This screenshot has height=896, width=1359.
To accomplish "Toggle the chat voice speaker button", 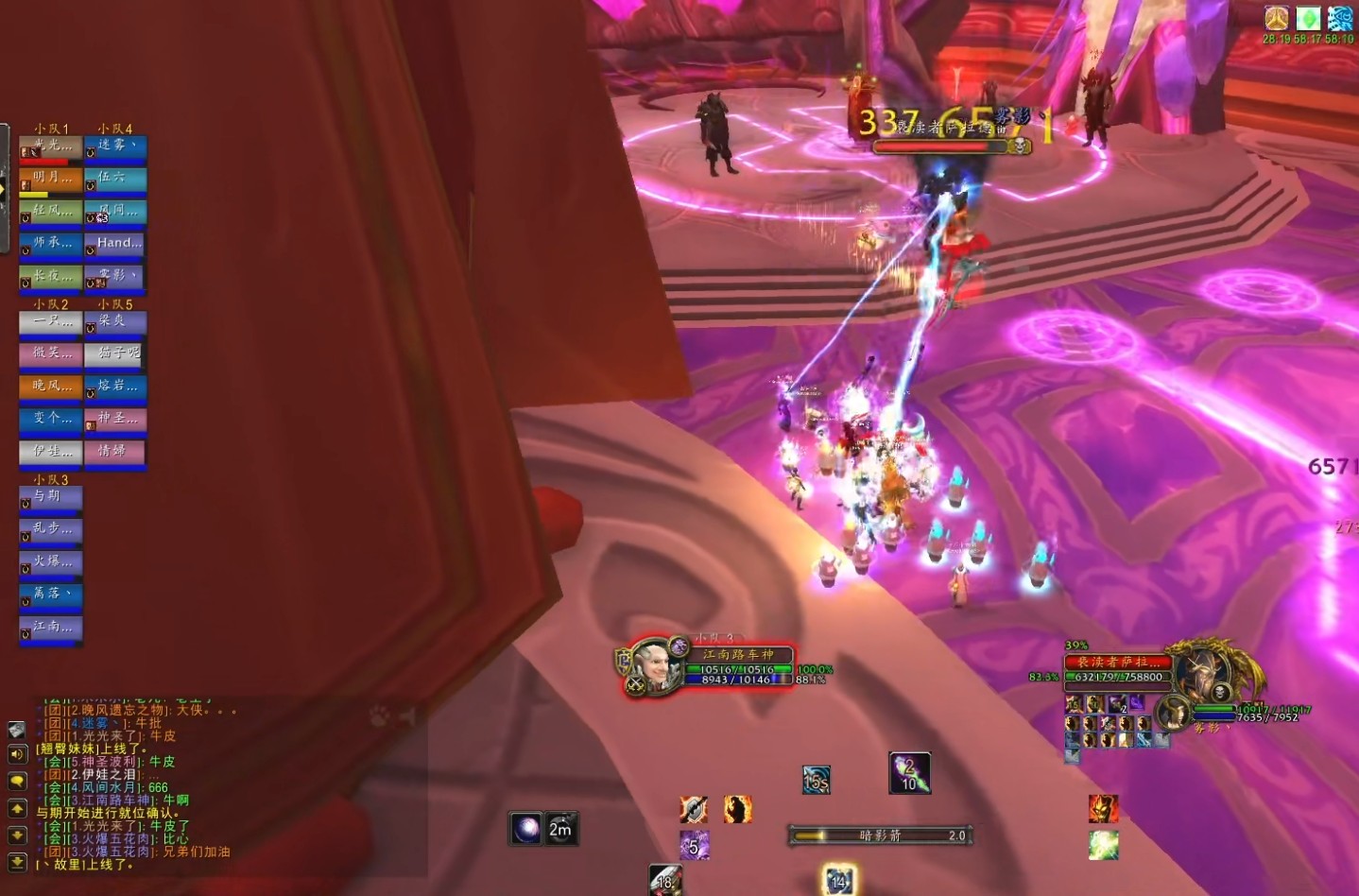I will 17,753.
